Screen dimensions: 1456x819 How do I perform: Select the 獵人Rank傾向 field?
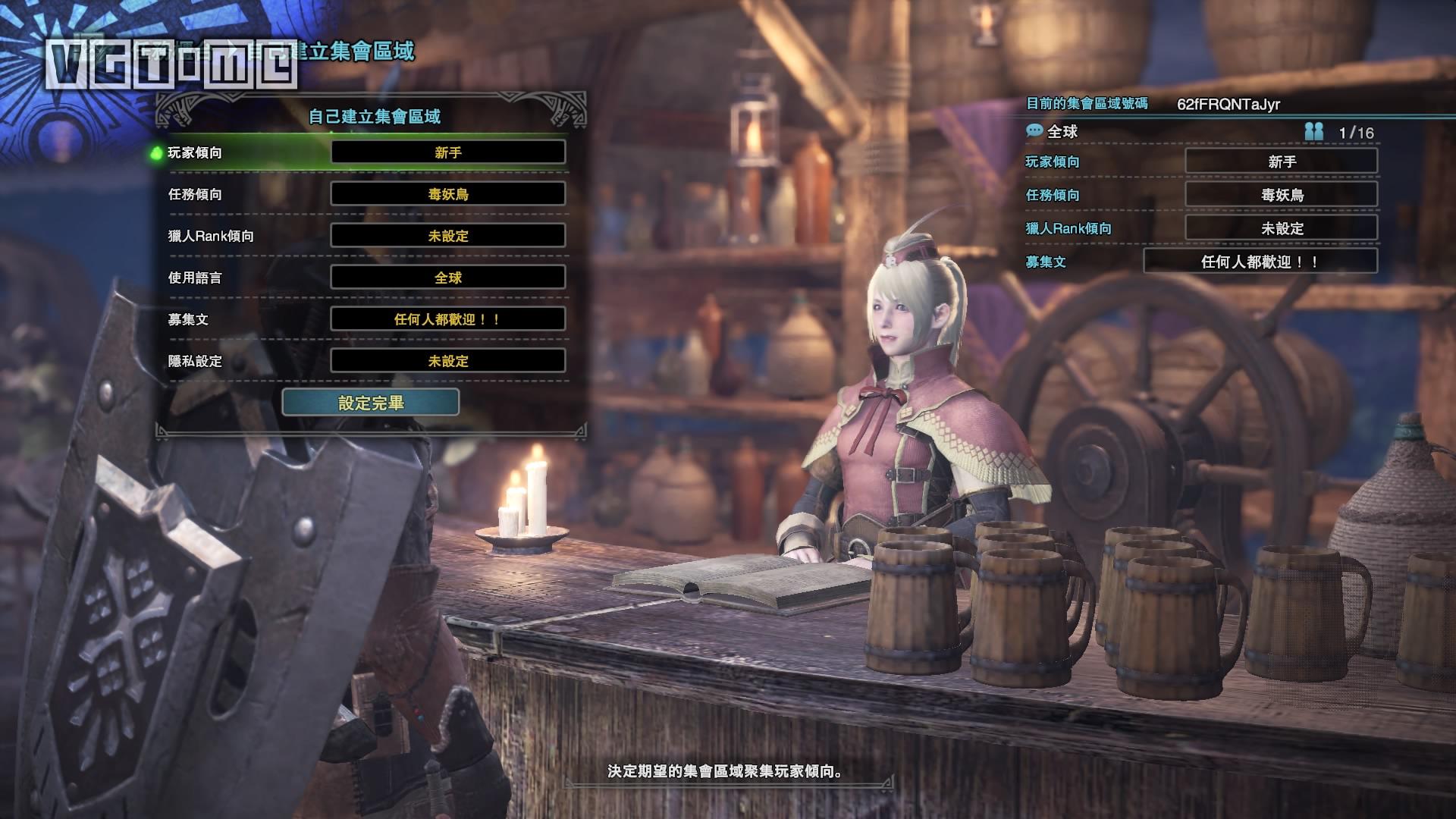pos(447,236)
